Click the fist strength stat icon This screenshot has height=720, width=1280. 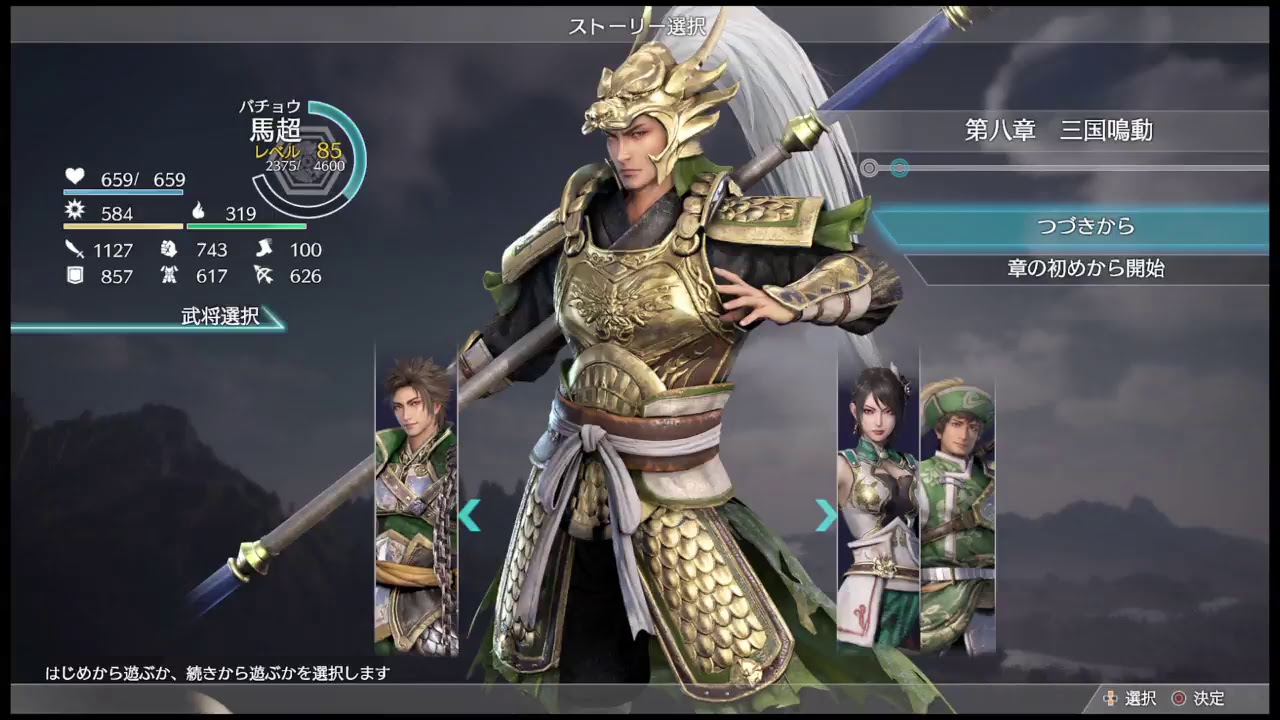[169, 250]
